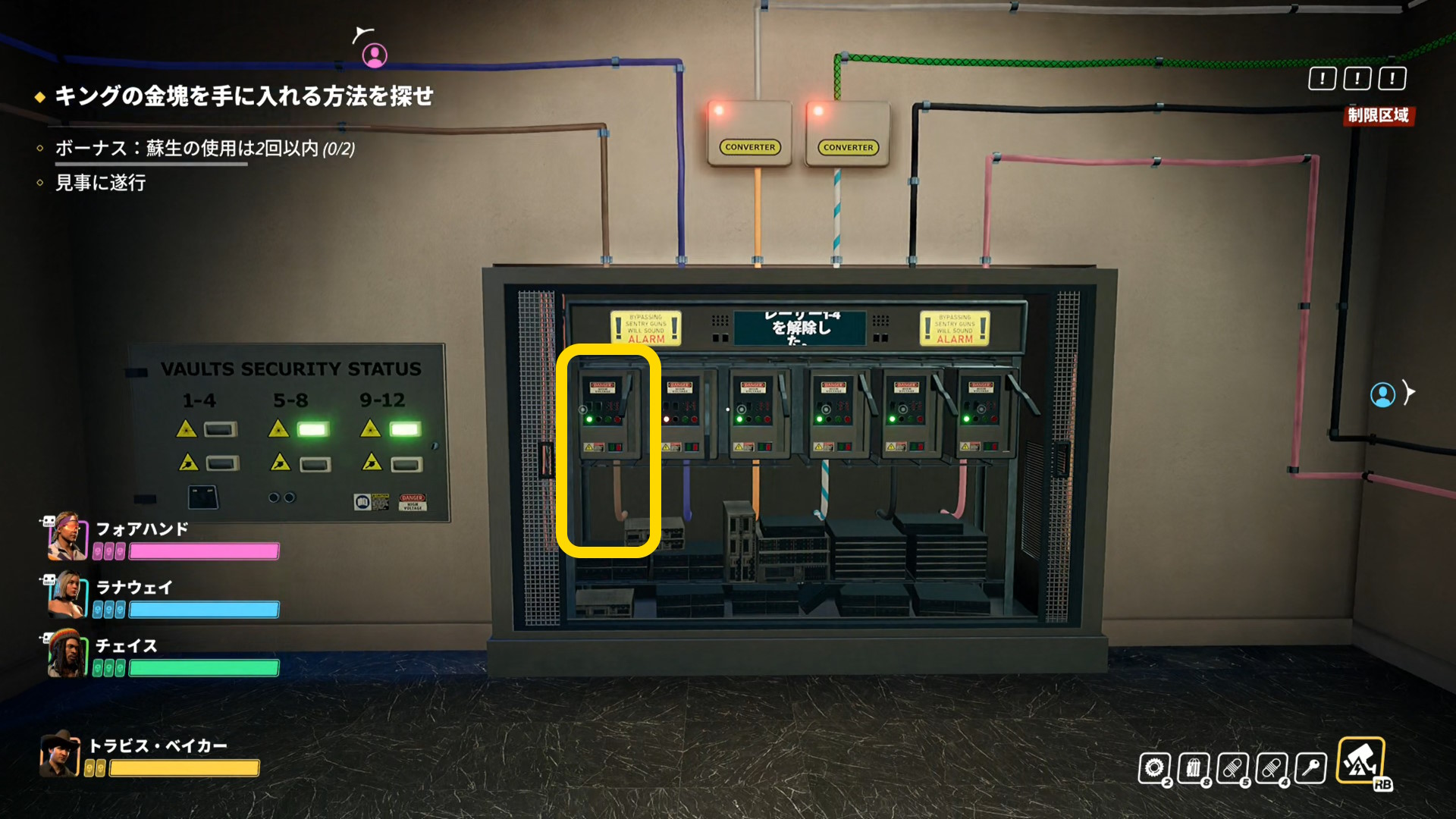Click the 蘇生 bonus objective entry

pyautogui.click(x=205, y=149)
